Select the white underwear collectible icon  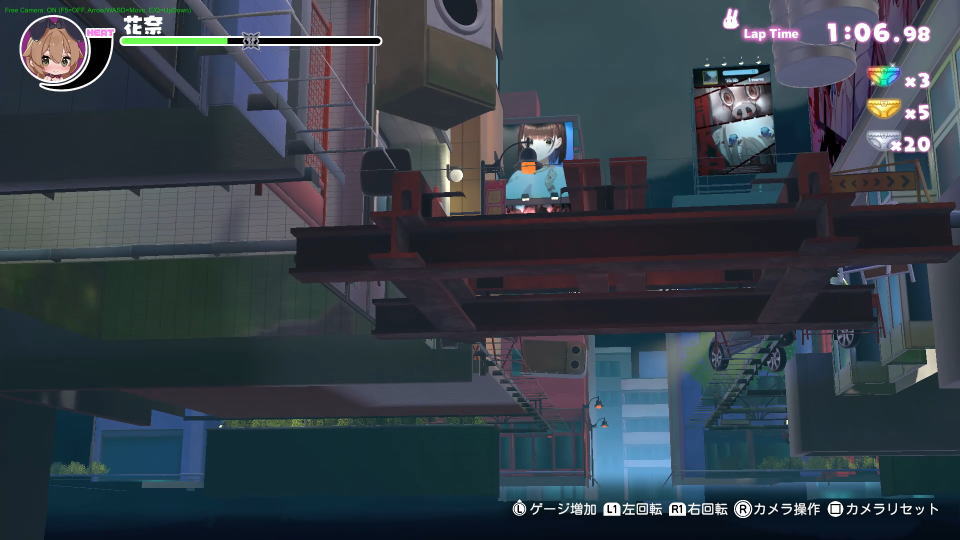click(883, 142)
